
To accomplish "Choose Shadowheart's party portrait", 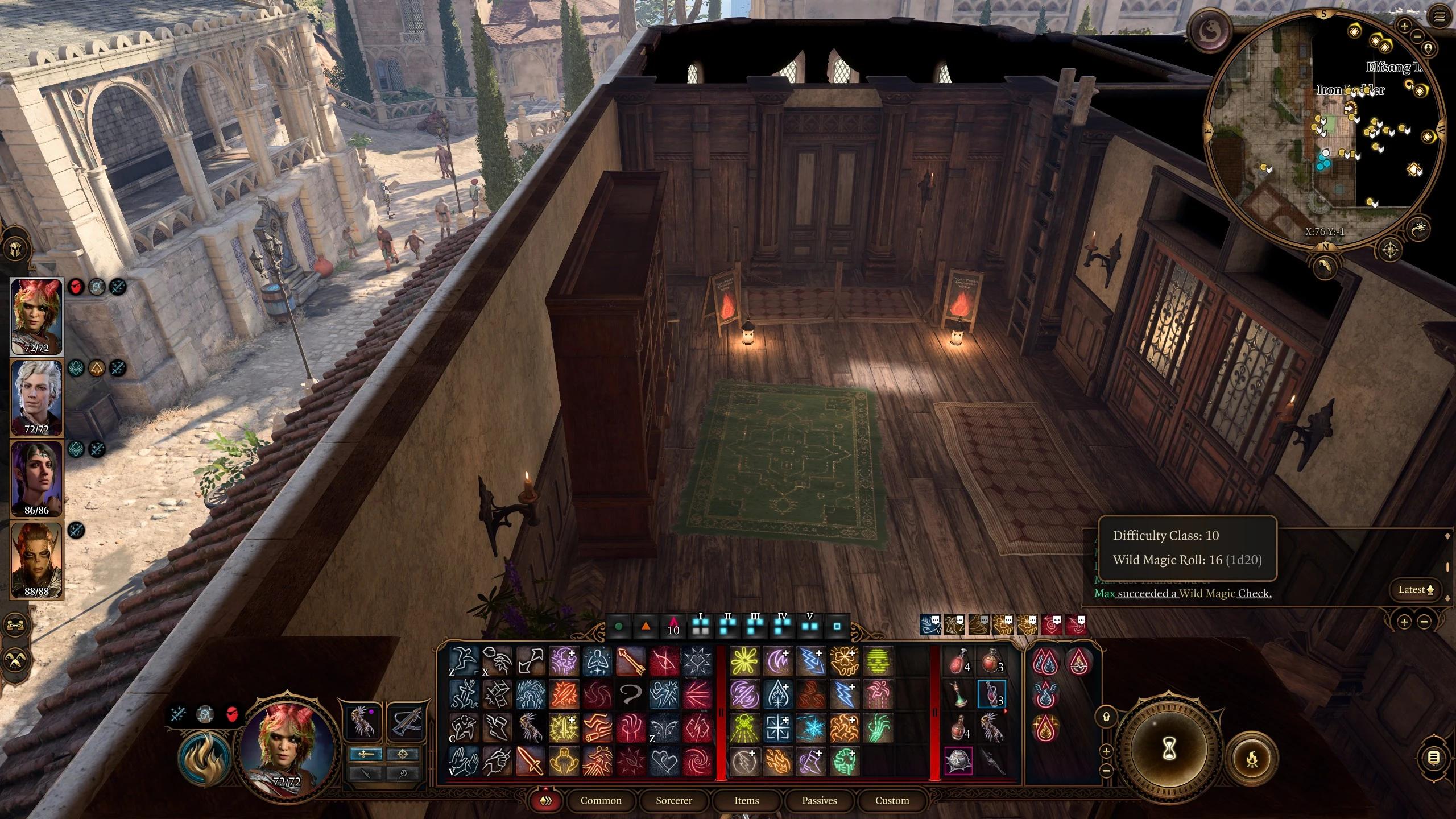I will pyautogui.click(x=36, y=478).
